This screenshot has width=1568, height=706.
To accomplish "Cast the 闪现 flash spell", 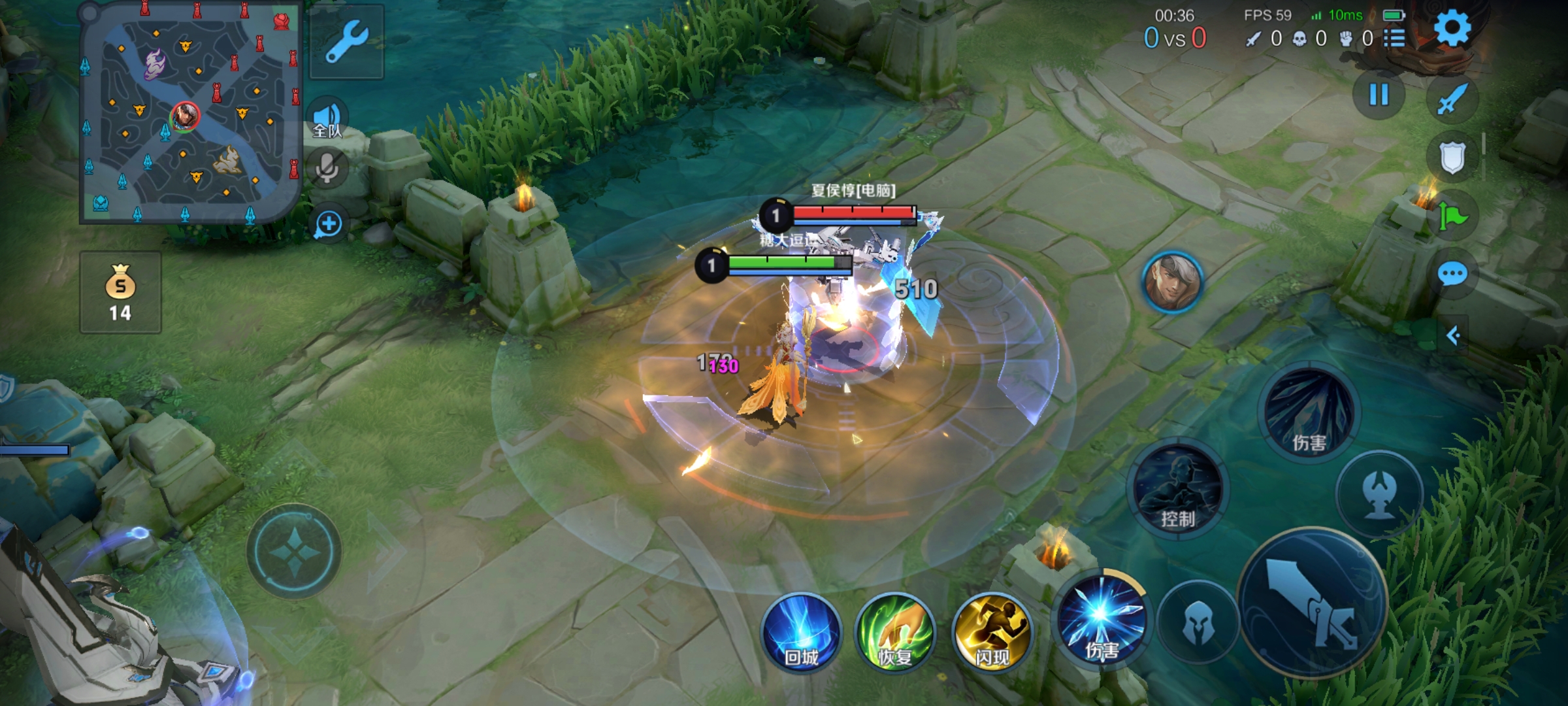I will pyautogui.click(x=992, y=633).
